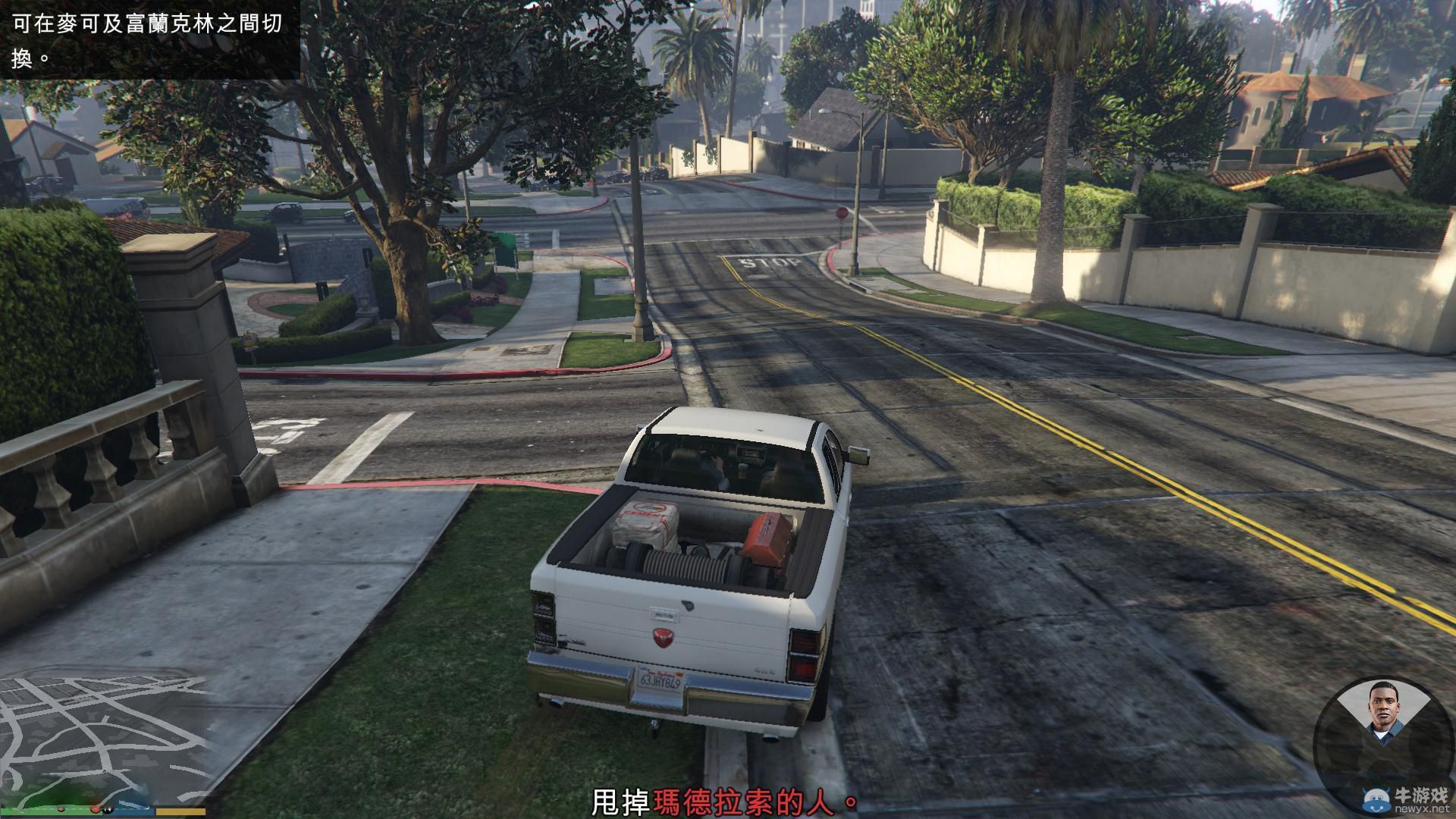Click the red waypoint marker on the minimap
The width and height of the screenshot is (1456, 819).
click(x=95, y=809)
